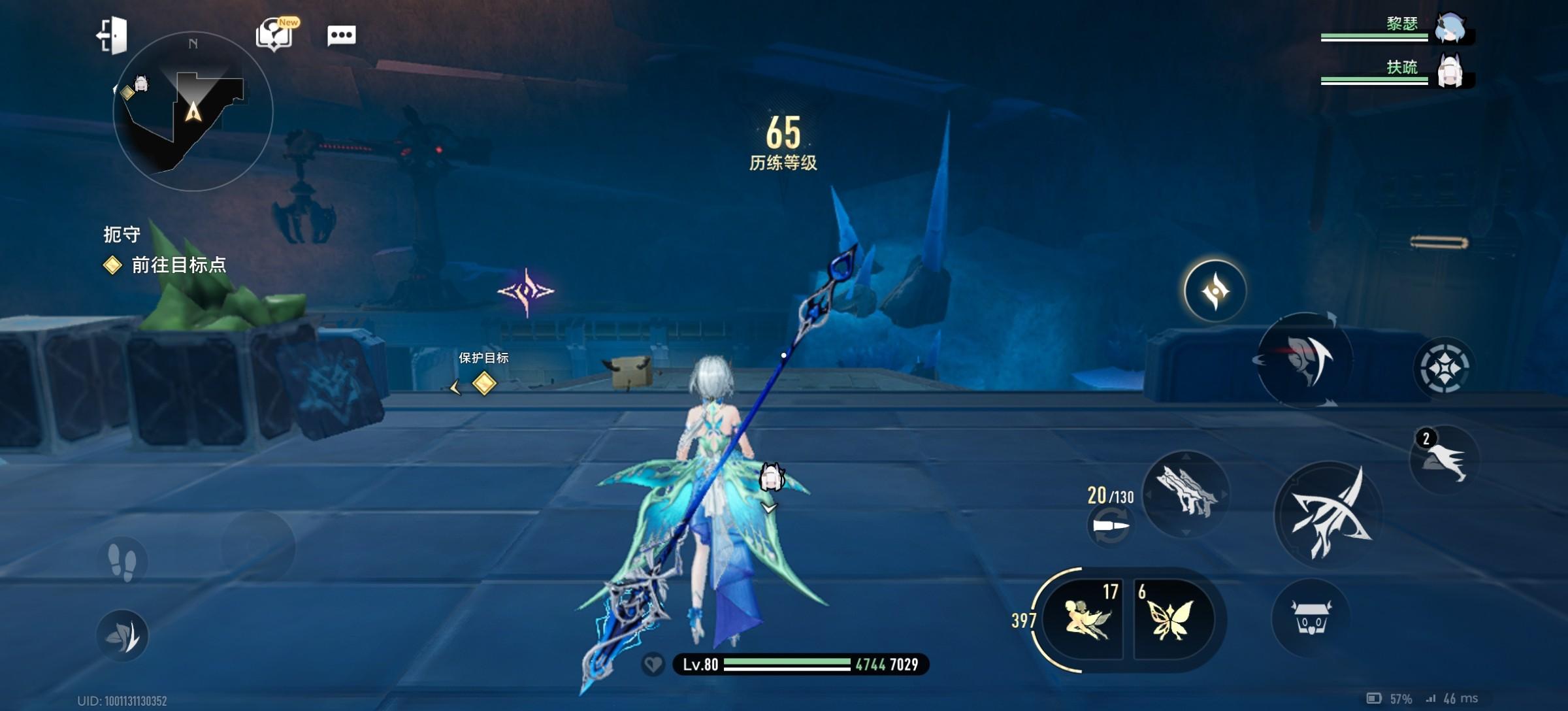The height and width of the screenshot is (711, 1568).
Task: Toggle the footprints walk button
Action: click(122, 561)
